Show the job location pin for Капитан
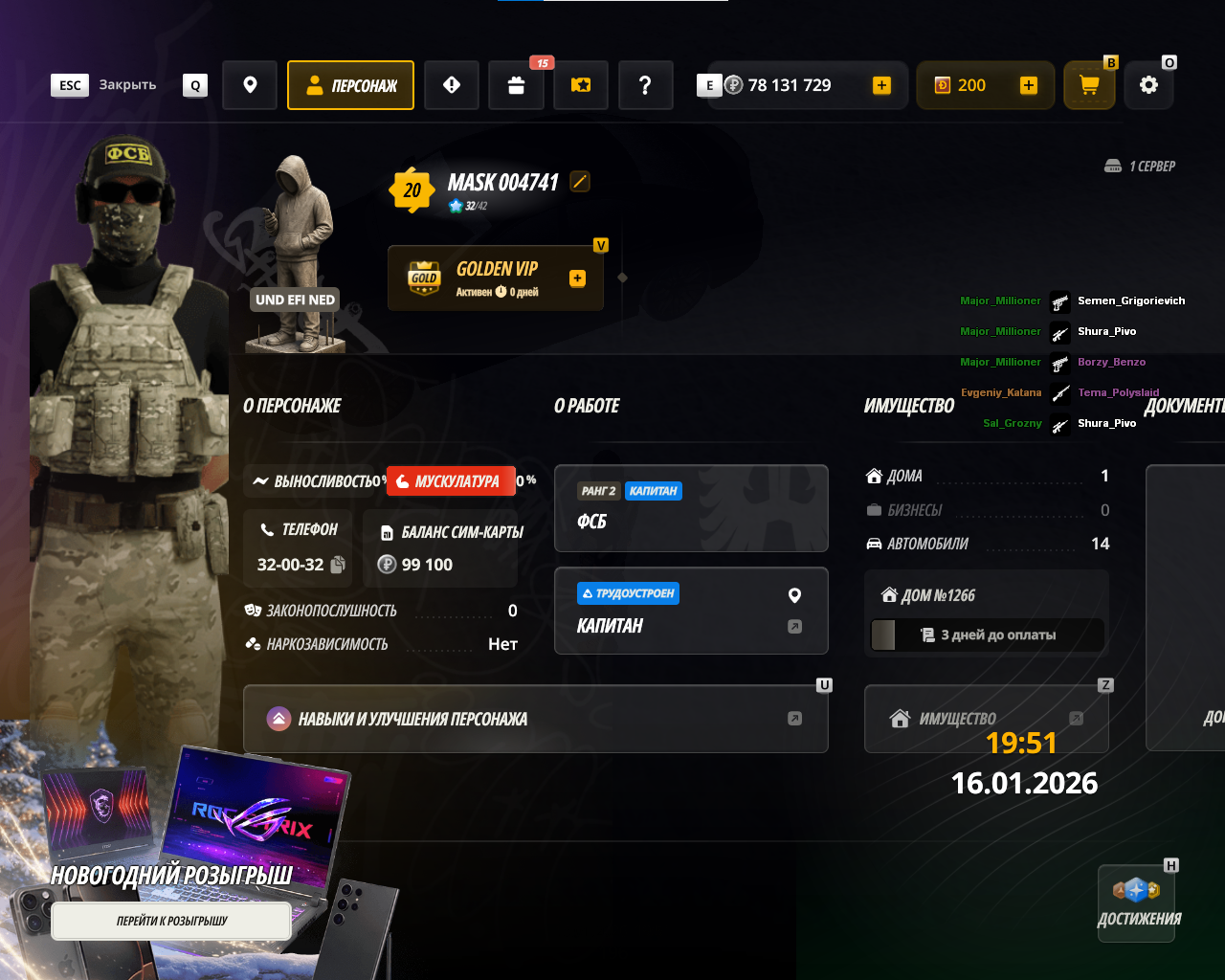1225x980 pixels. tap(794, 595)
